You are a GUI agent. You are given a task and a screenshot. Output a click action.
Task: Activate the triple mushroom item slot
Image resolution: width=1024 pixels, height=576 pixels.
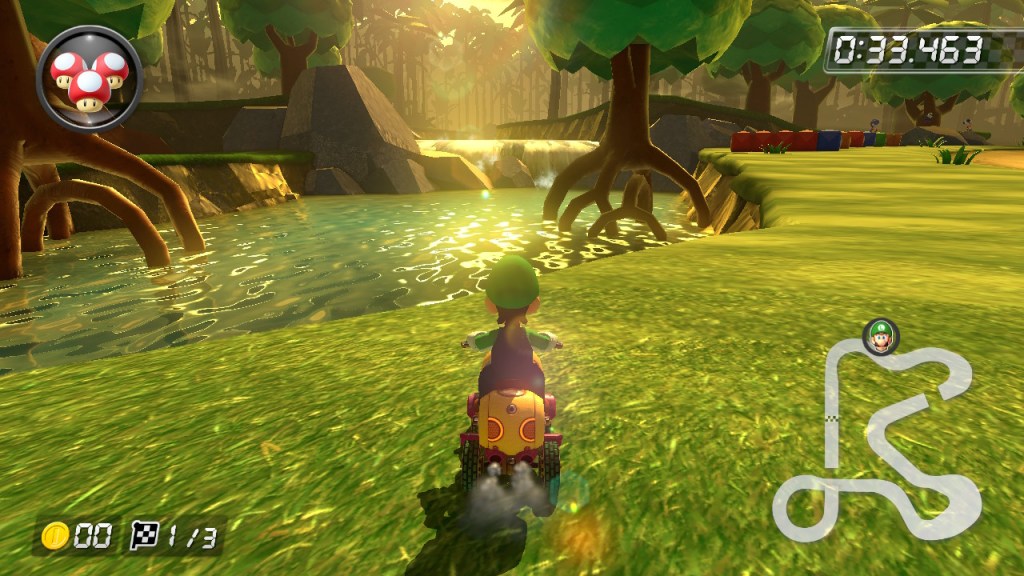click(x=89, y=77)
